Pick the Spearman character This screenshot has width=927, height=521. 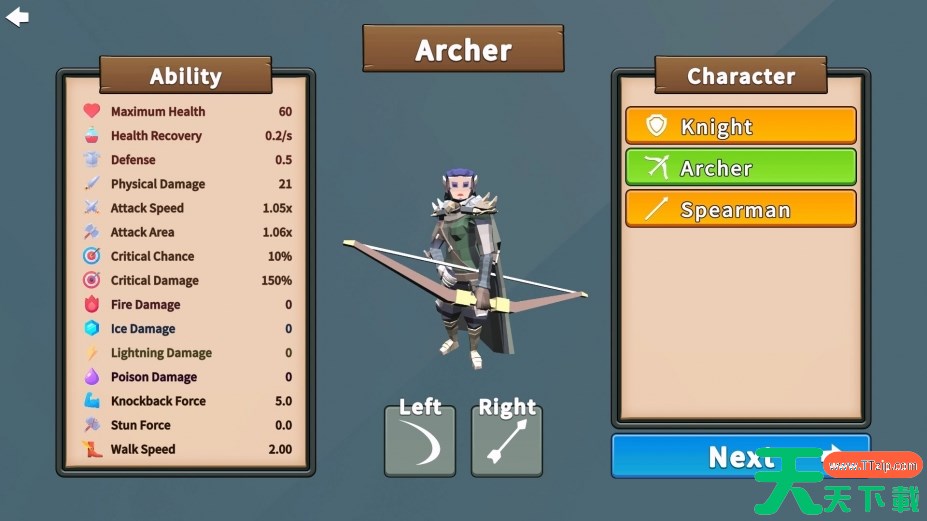[x=740, y=210]
